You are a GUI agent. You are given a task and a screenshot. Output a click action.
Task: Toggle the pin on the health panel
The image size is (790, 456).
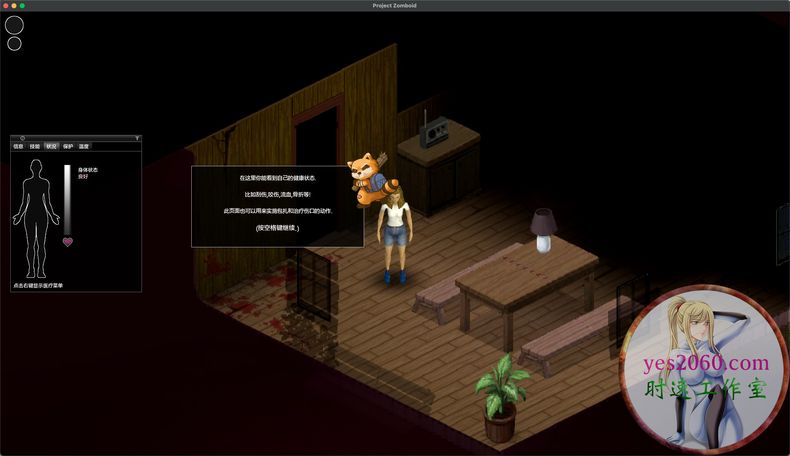coord(136,138)
